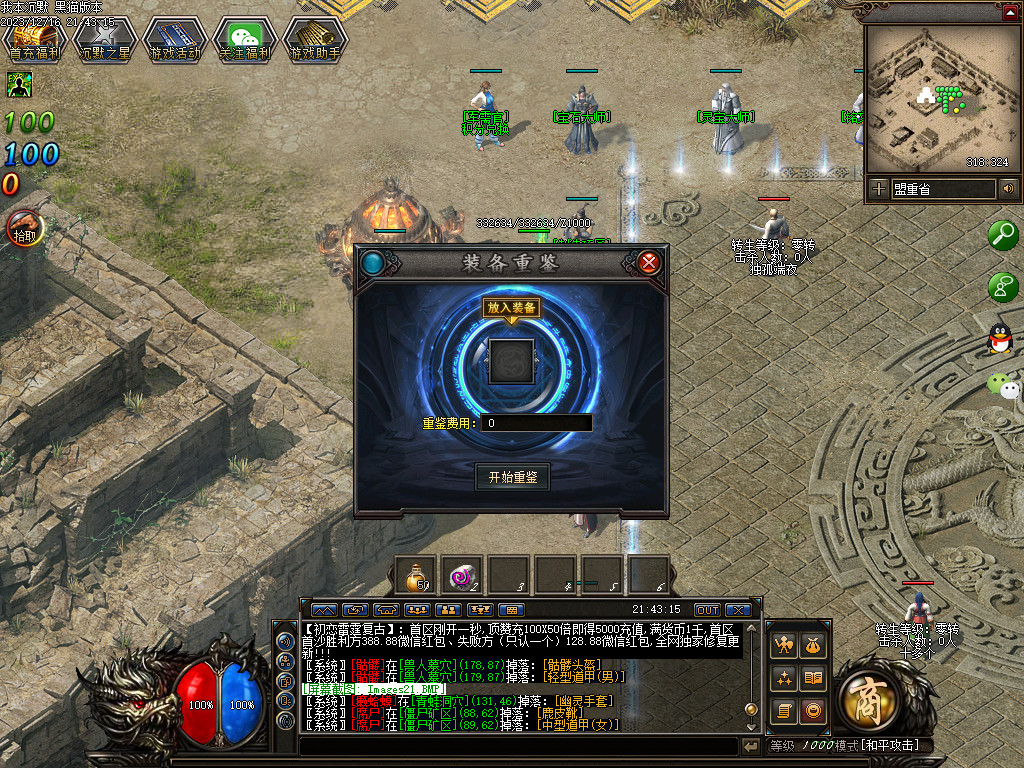Screen dimensions: 1024x768
Task: Open the 沉默之星 star menu
Action: pos(104,40)
